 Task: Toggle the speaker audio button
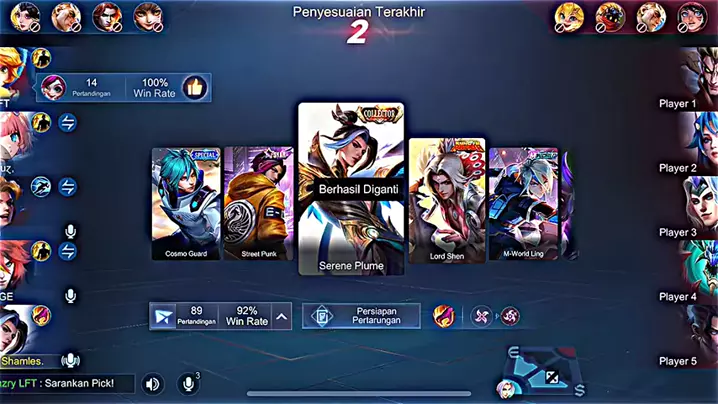click(153, 383)
